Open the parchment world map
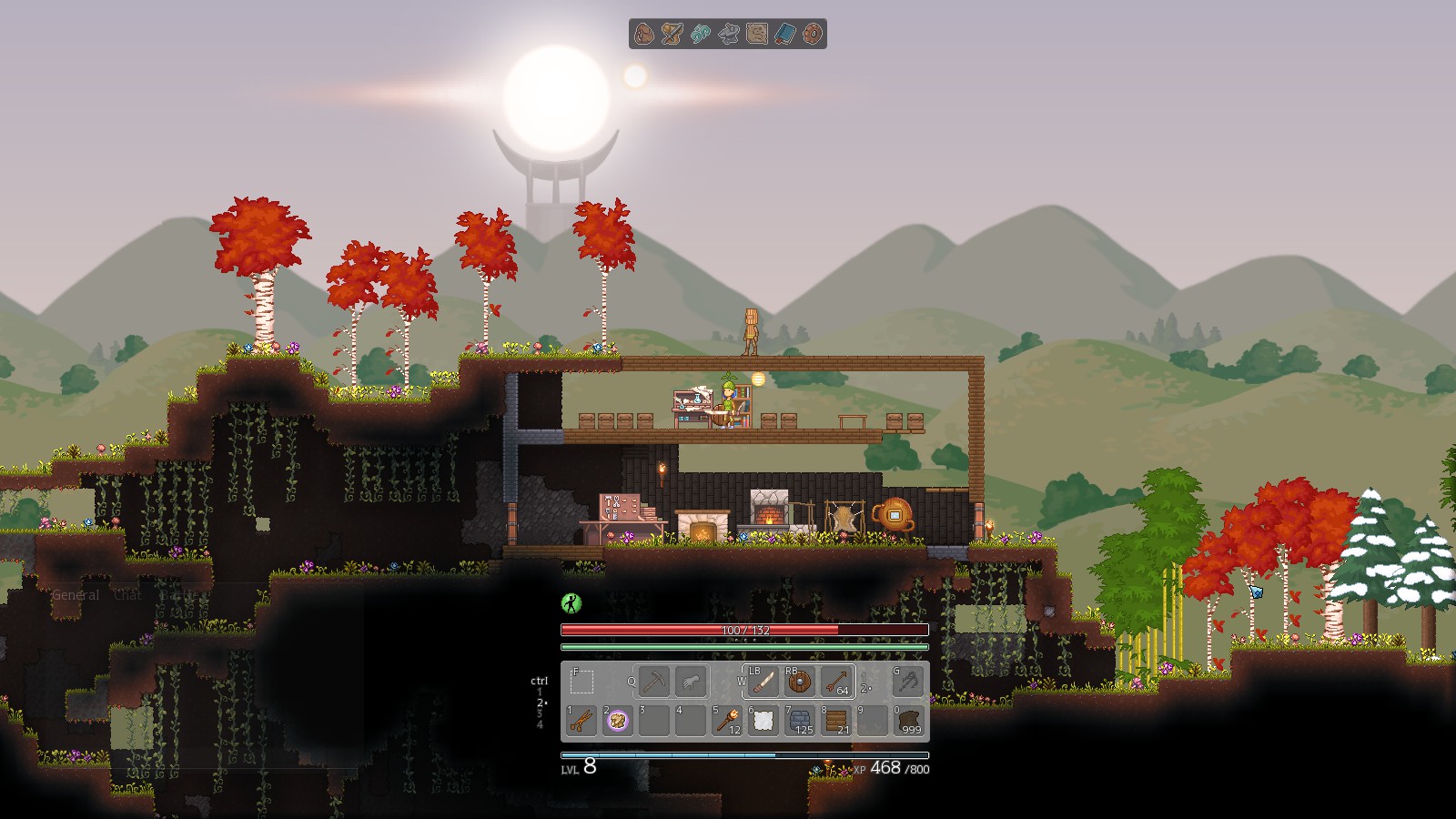This screenshot has height=819, width=1456. pos(756,35)
